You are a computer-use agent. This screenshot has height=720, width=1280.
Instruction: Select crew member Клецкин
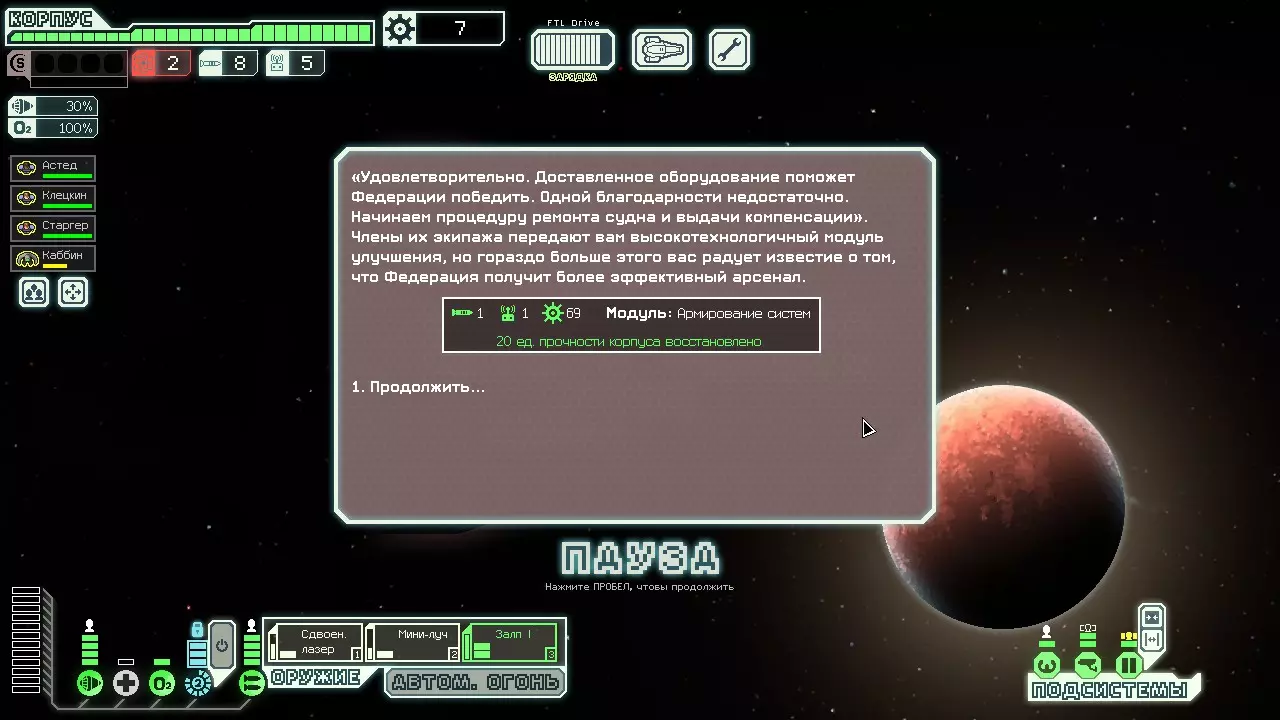(53, 198)
